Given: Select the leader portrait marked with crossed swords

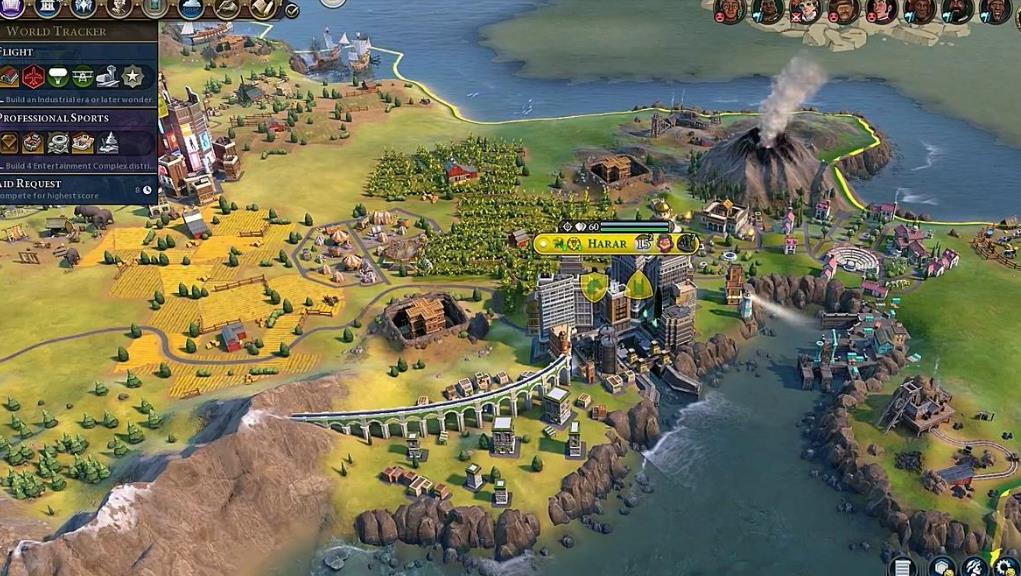Looking at the screenshot, I should (x=804, y=11).
